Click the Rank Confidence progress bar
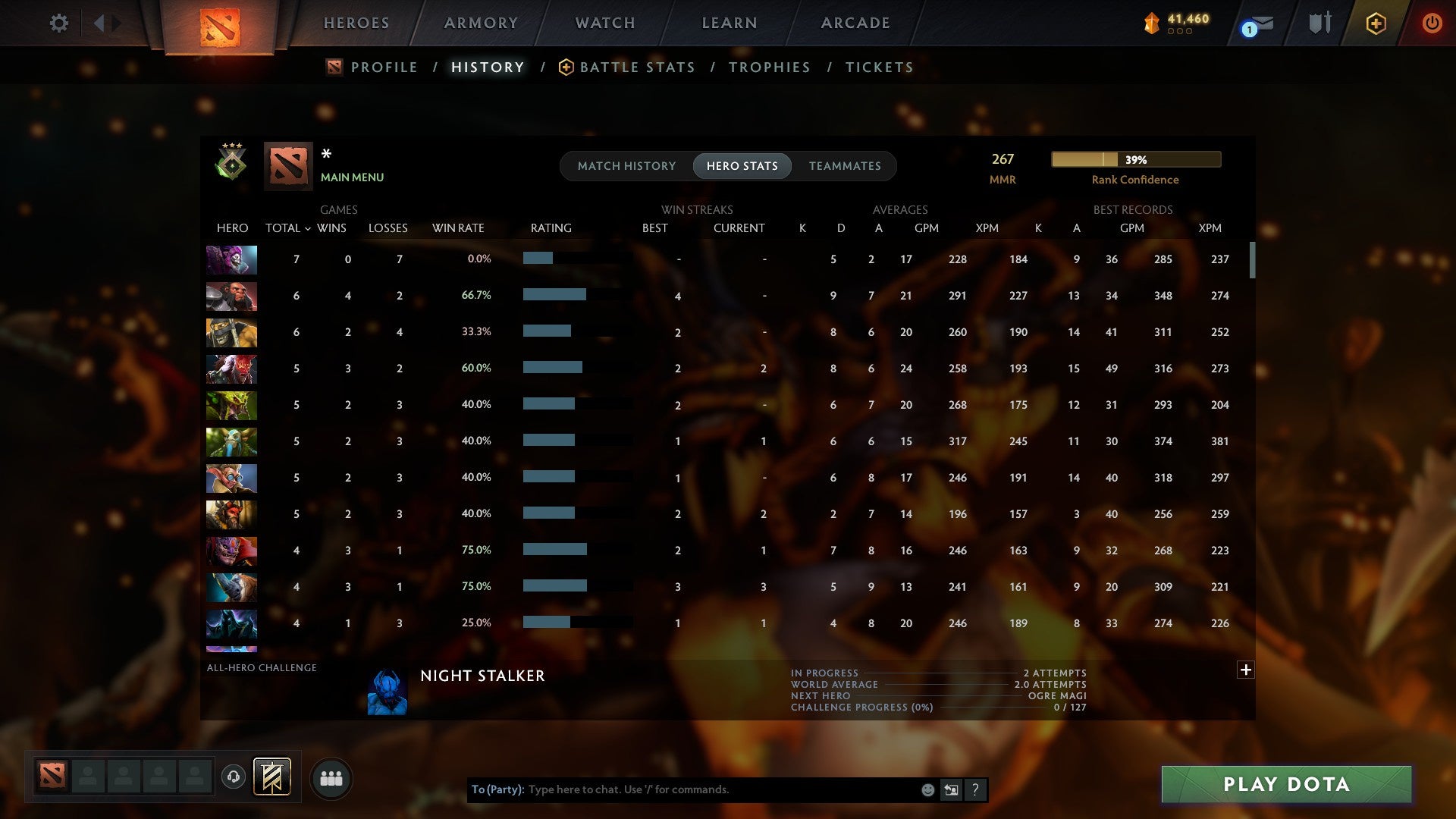 pyautogui.click(x=1135, y=159)
